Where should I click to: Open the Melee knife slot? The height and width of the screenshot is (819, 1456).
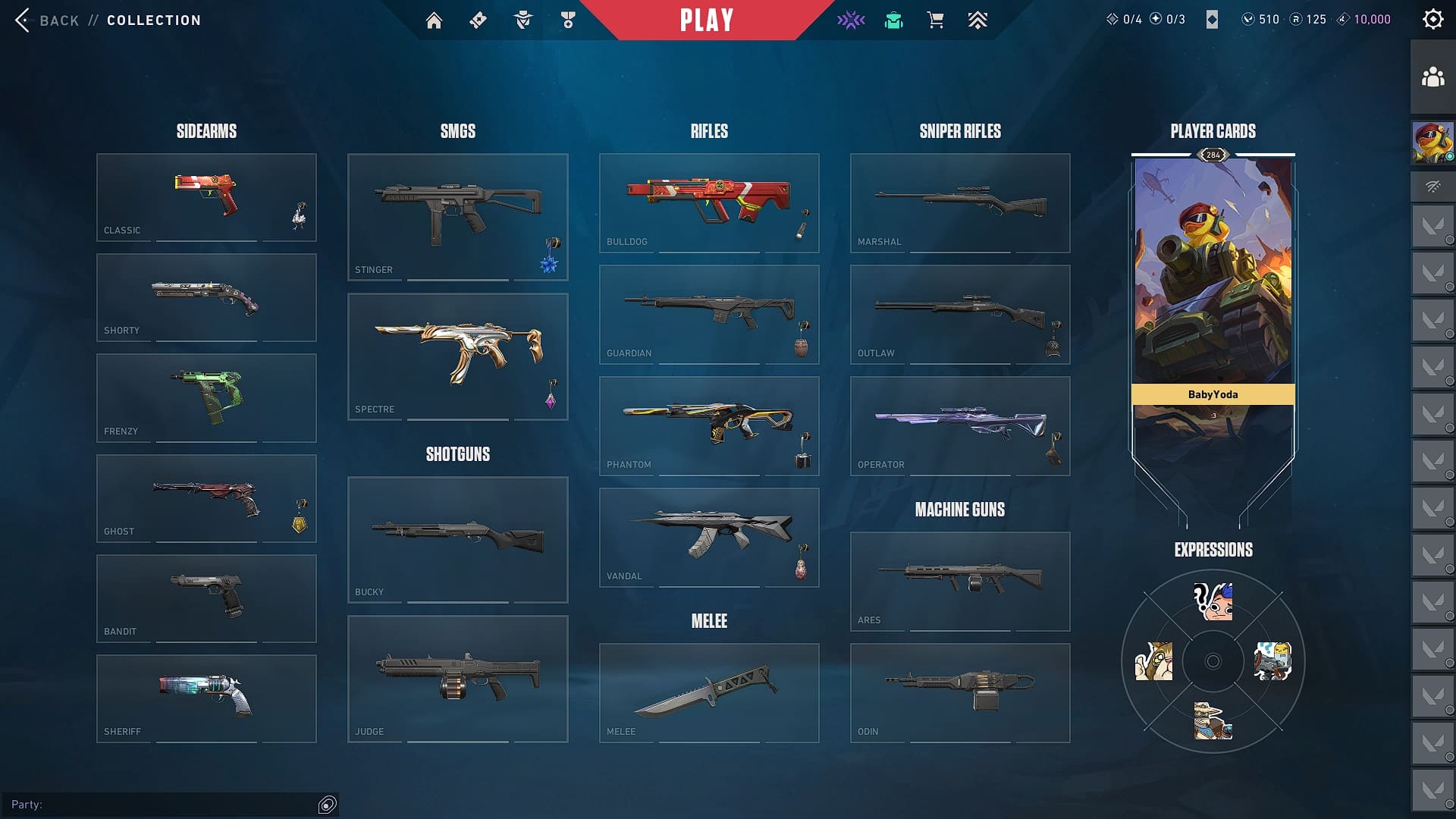tap(709, 692)
